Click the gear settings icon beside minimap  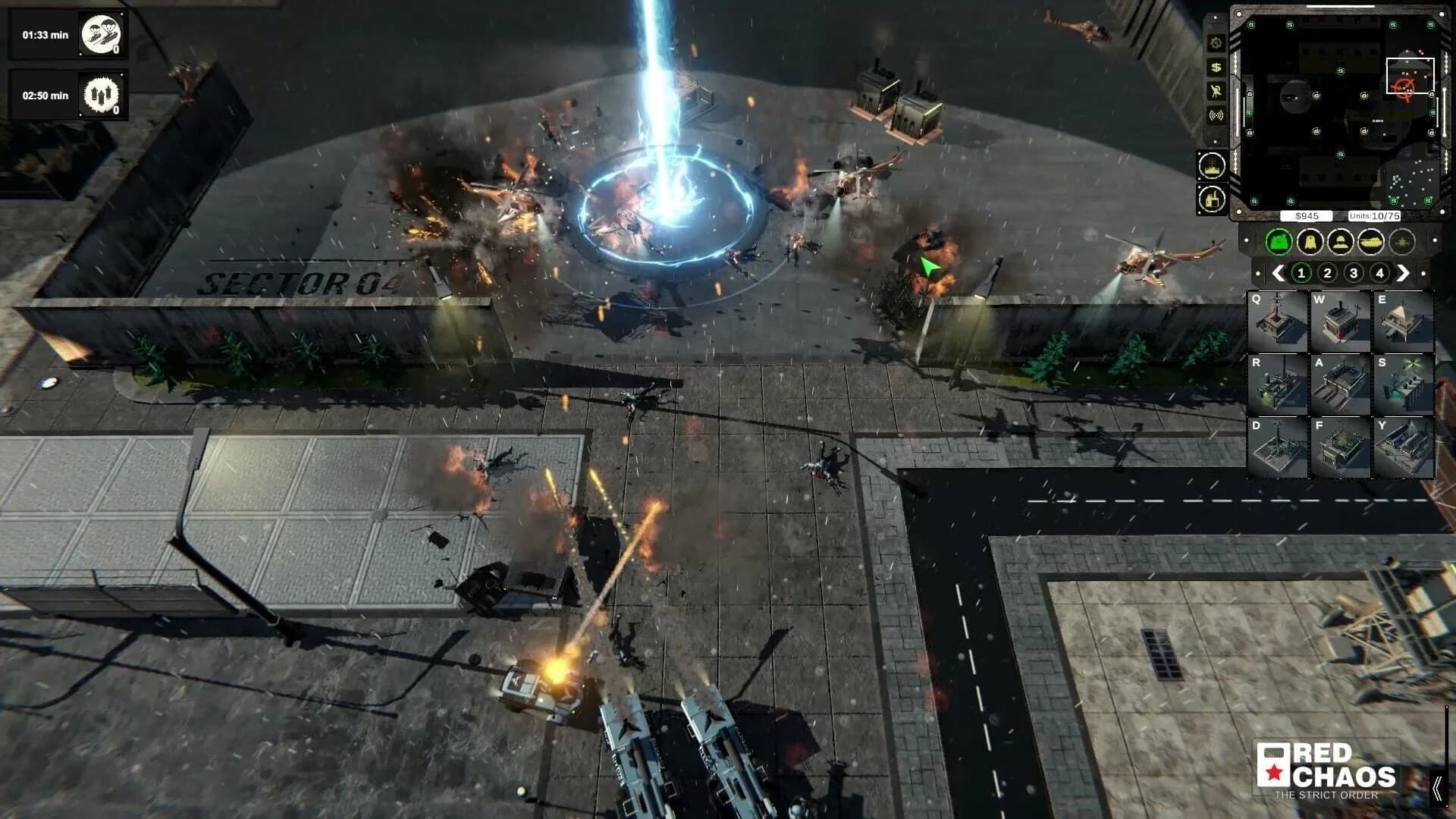click(1216, 43)
